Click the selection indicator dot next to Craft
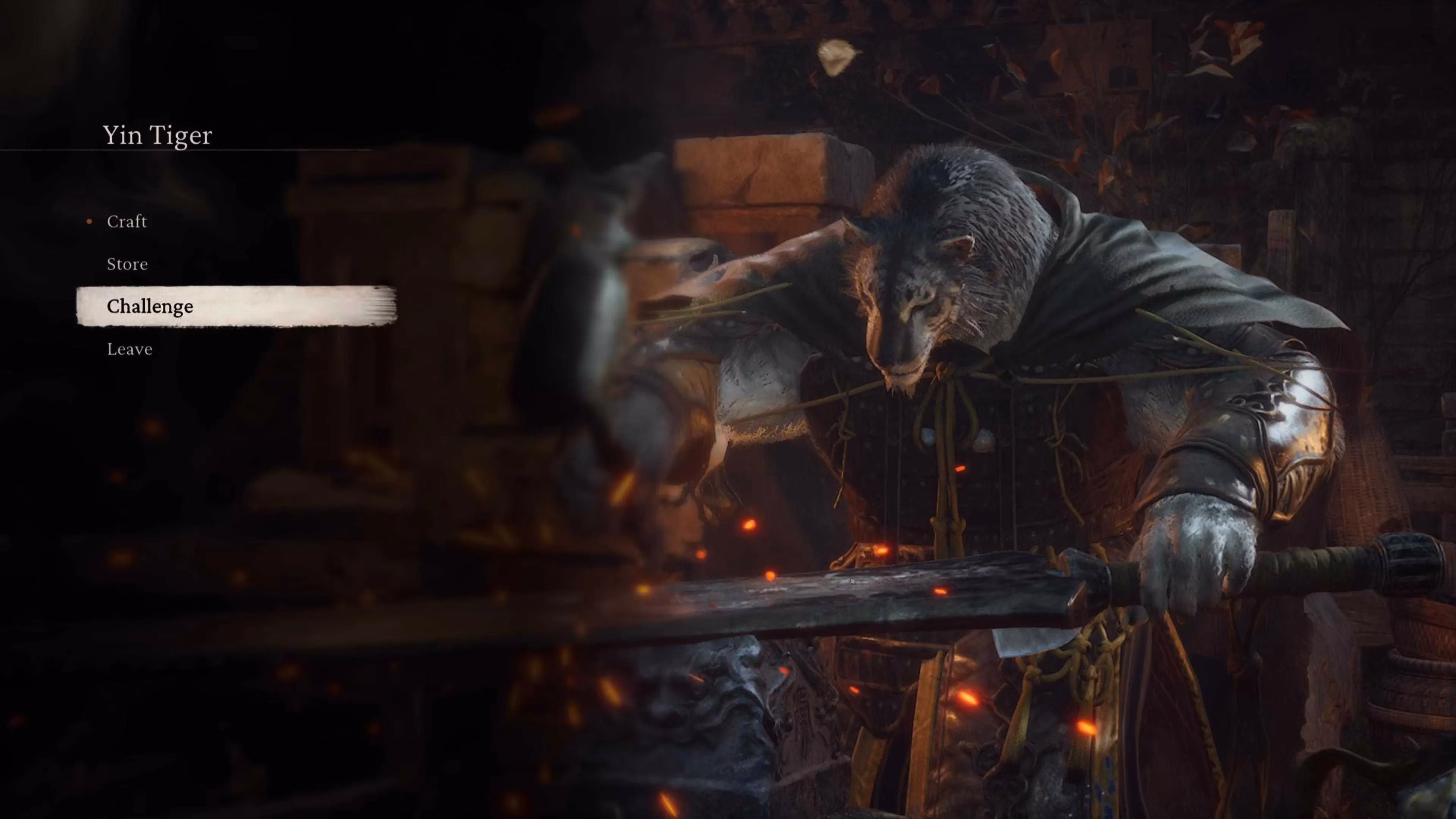This screenshot has width=1456, height=819. coord(89,222)
